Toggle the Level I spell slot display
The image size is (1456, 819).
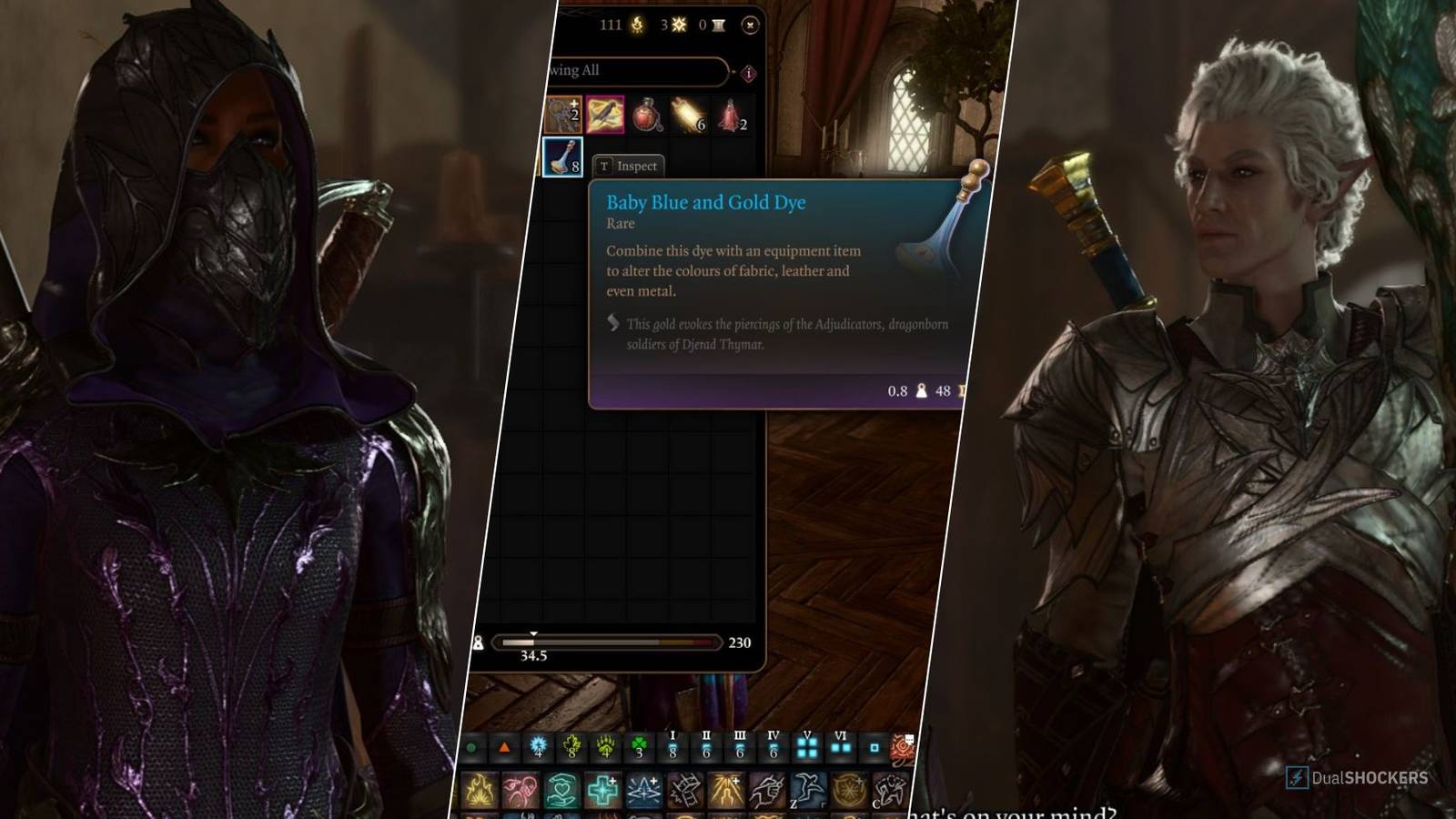point(672,747)
